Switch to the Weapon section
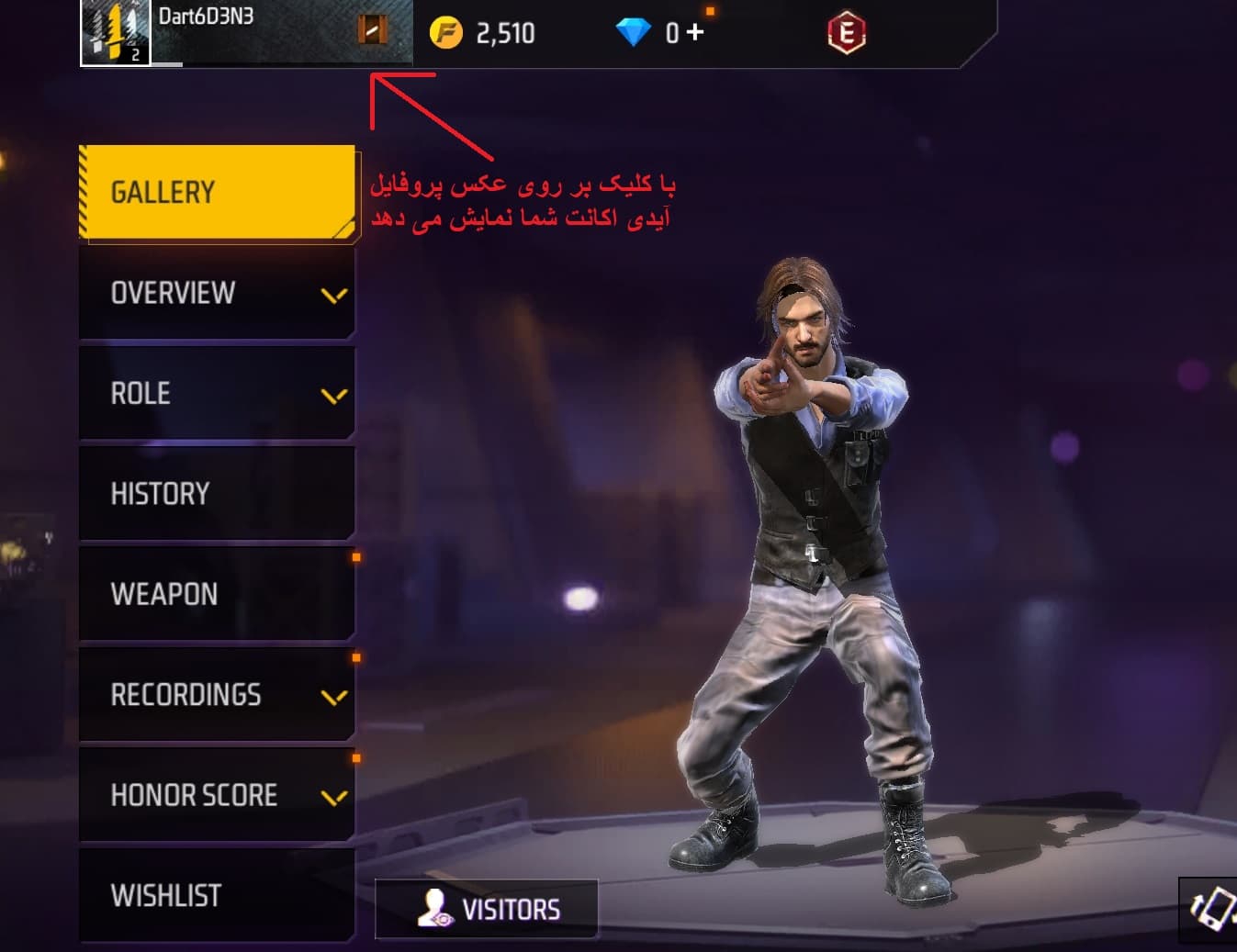Viewport: 1237px width, 952px height. [x=218, y=594]
